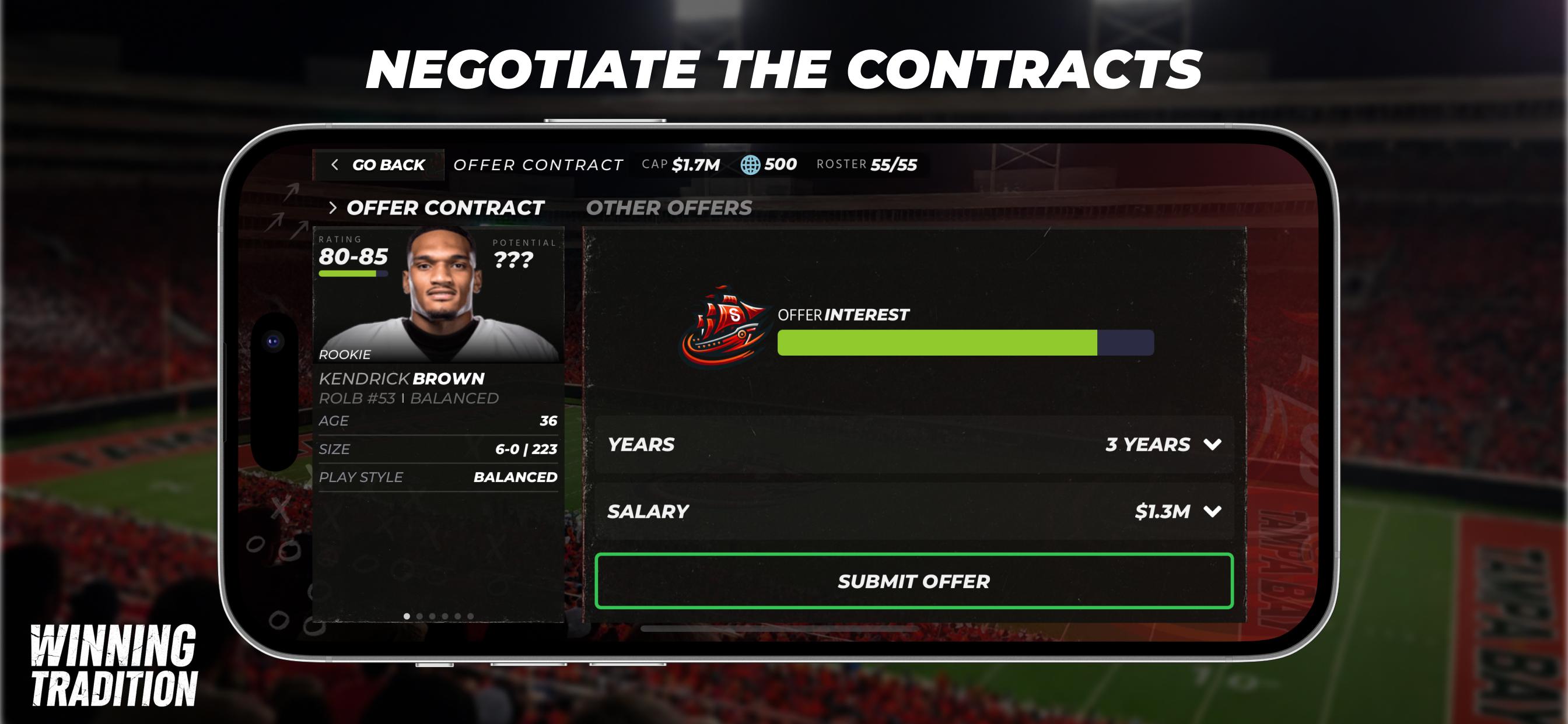This screenshot has height=724, width=1568.
Task: Open the YEARS dropdown showing 3 YEARS
Action: click(1147, 444)
